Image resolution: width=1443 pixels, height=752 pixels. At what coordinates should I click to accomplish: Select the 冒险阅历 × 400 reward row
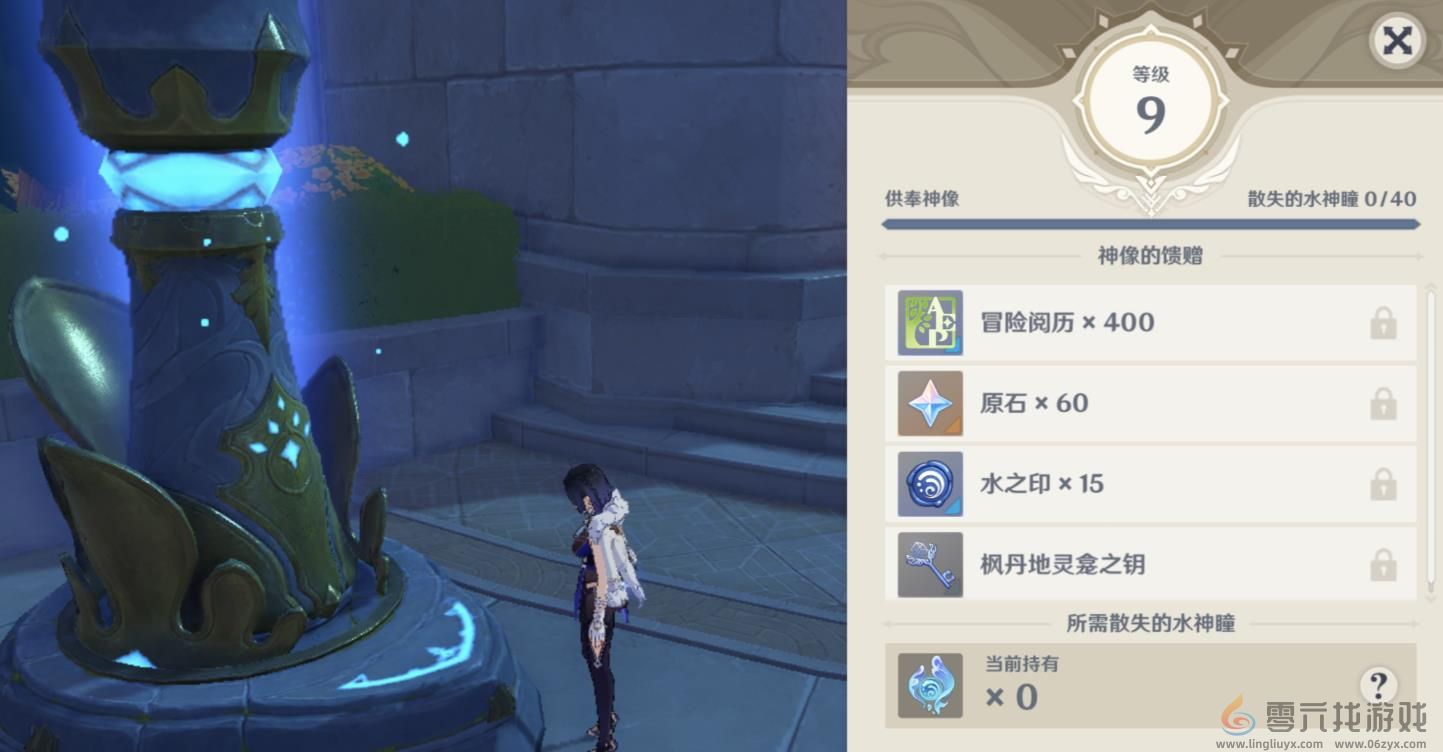[x=1148, y=322]
